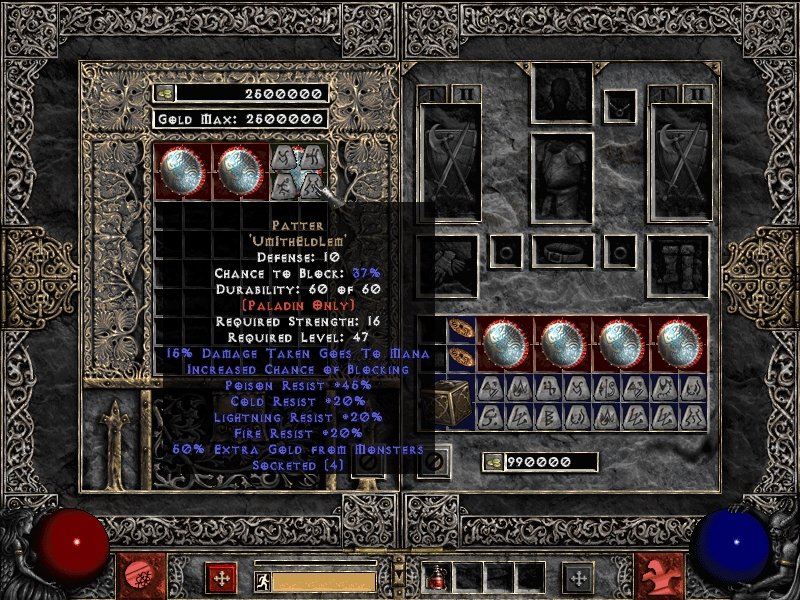Close the stash panel

pyautogui.click(x=367, y=462)
